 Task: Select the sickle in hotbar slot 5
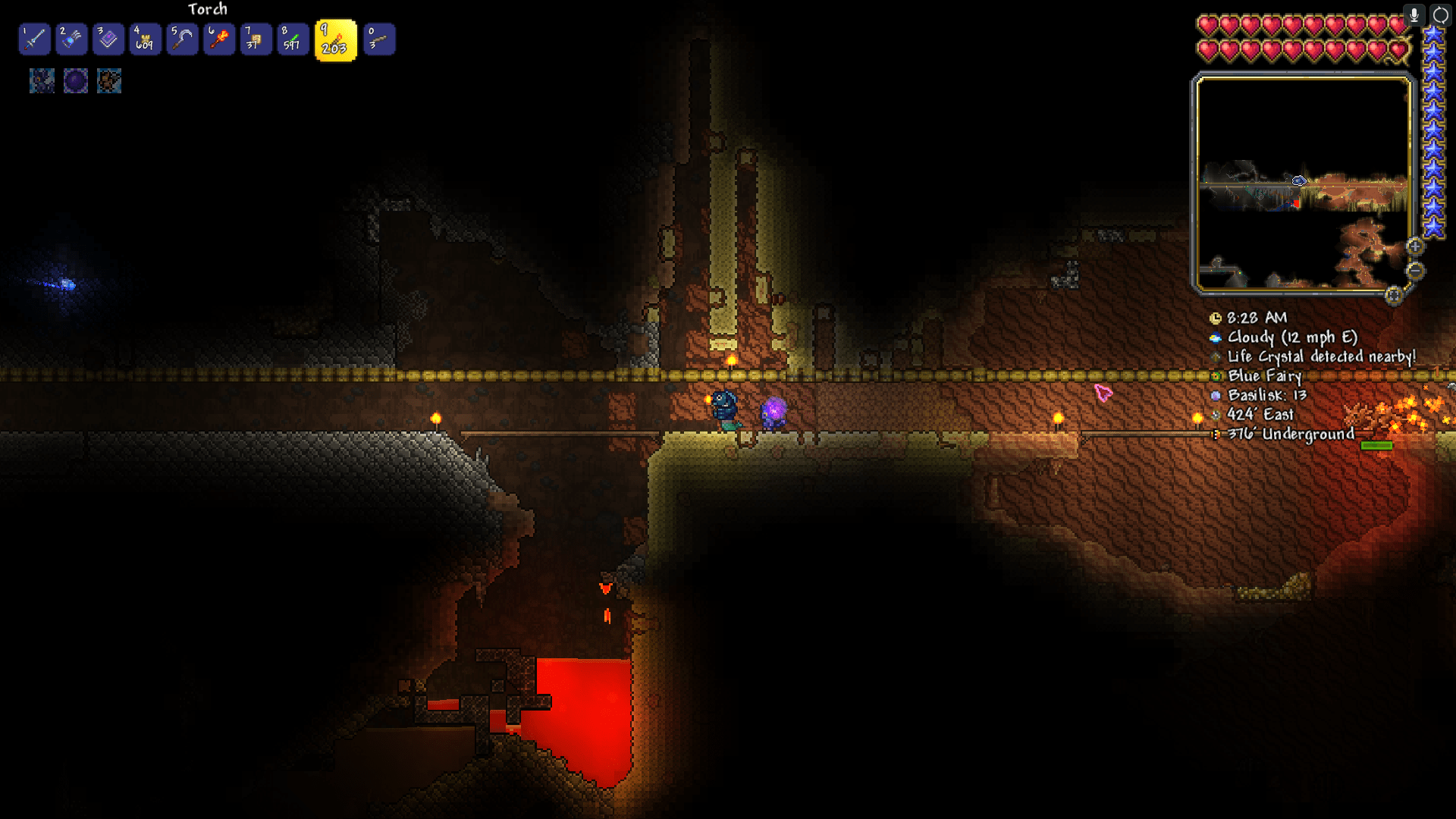[182, 39]
